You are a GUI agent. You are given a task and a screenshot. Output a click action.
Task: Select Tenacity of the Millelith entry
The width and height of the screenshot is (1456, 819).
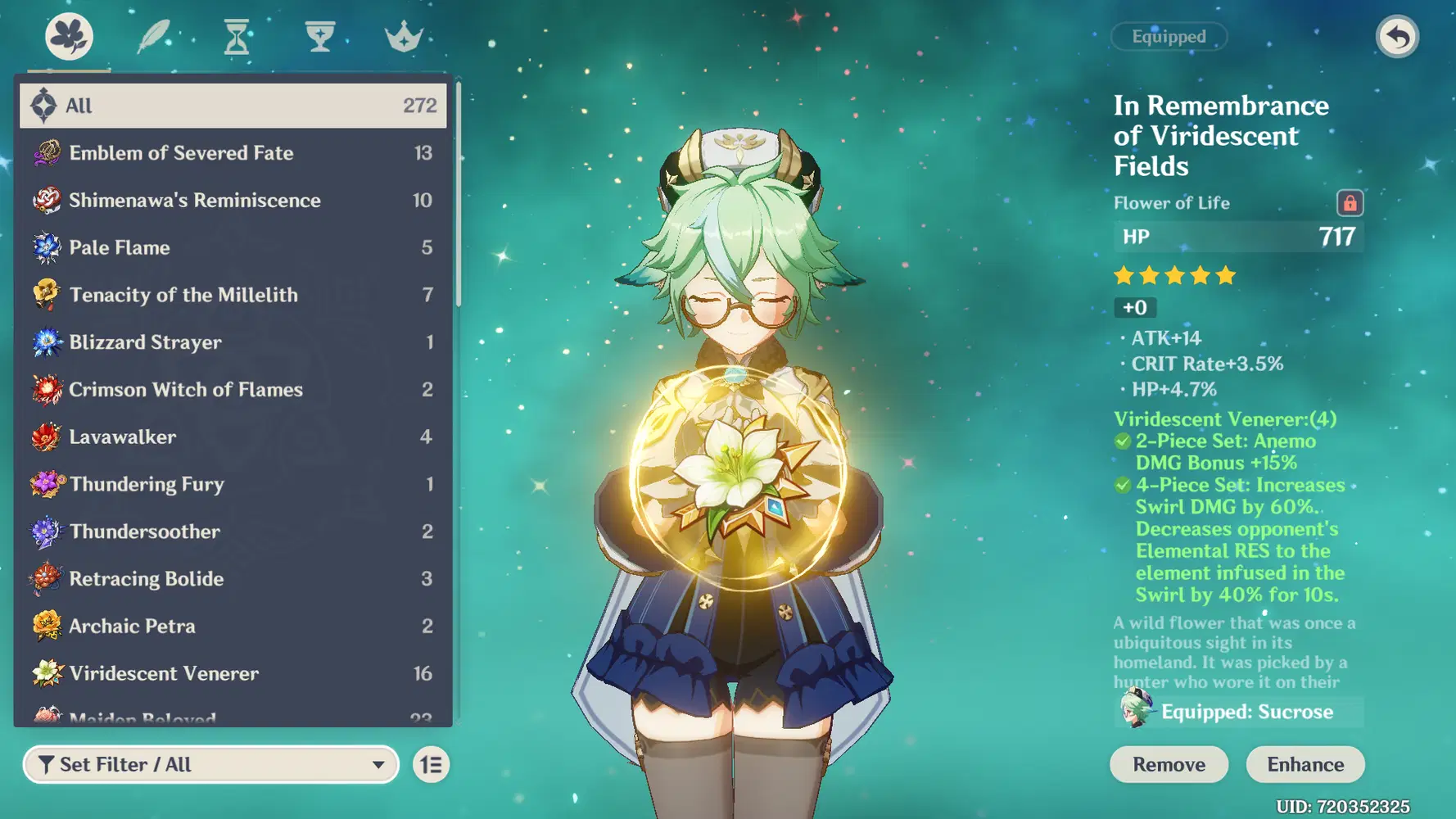[183, 295]
